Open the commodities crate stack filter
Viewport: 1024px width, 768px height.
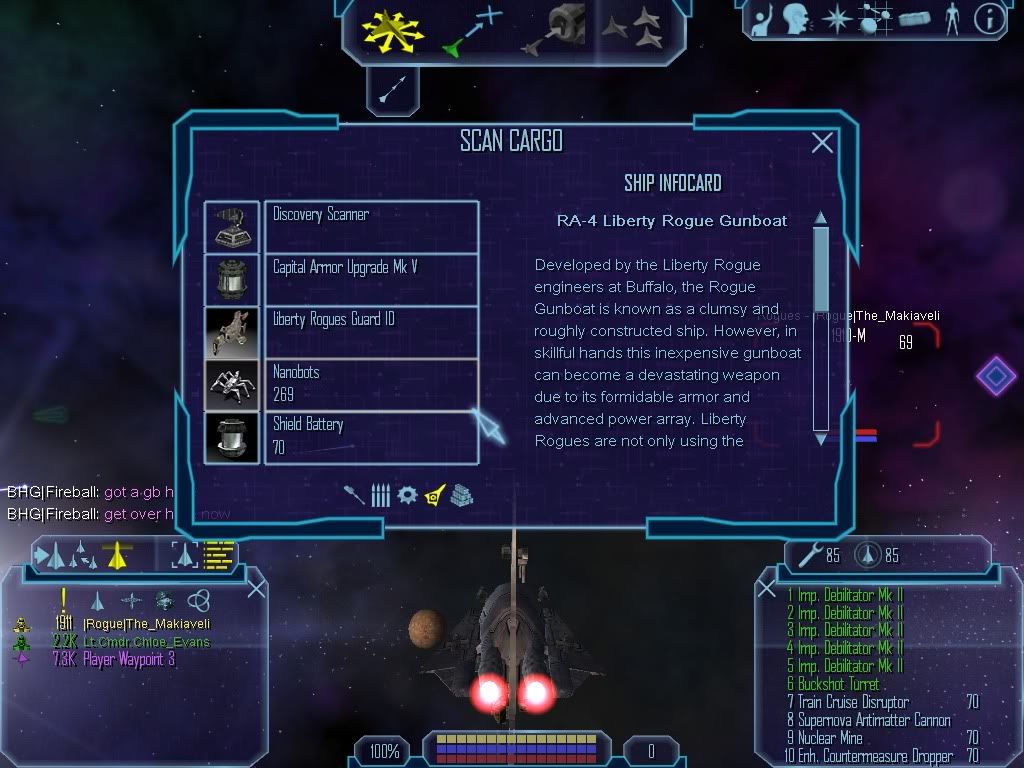click(x=461, y=495)
